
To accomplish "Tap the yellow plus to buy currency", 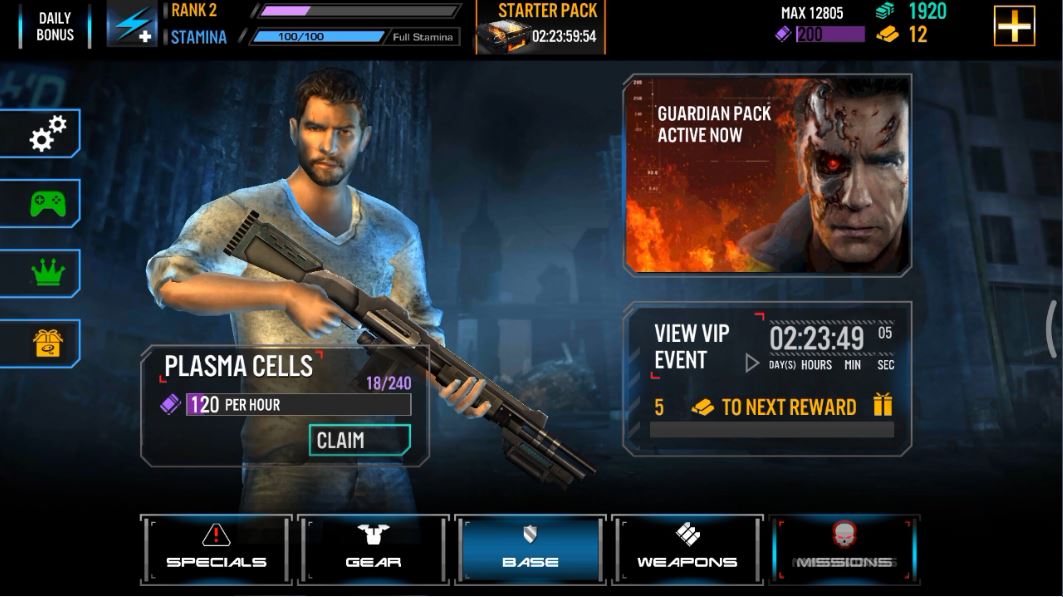I will [x=1014, y=26].
